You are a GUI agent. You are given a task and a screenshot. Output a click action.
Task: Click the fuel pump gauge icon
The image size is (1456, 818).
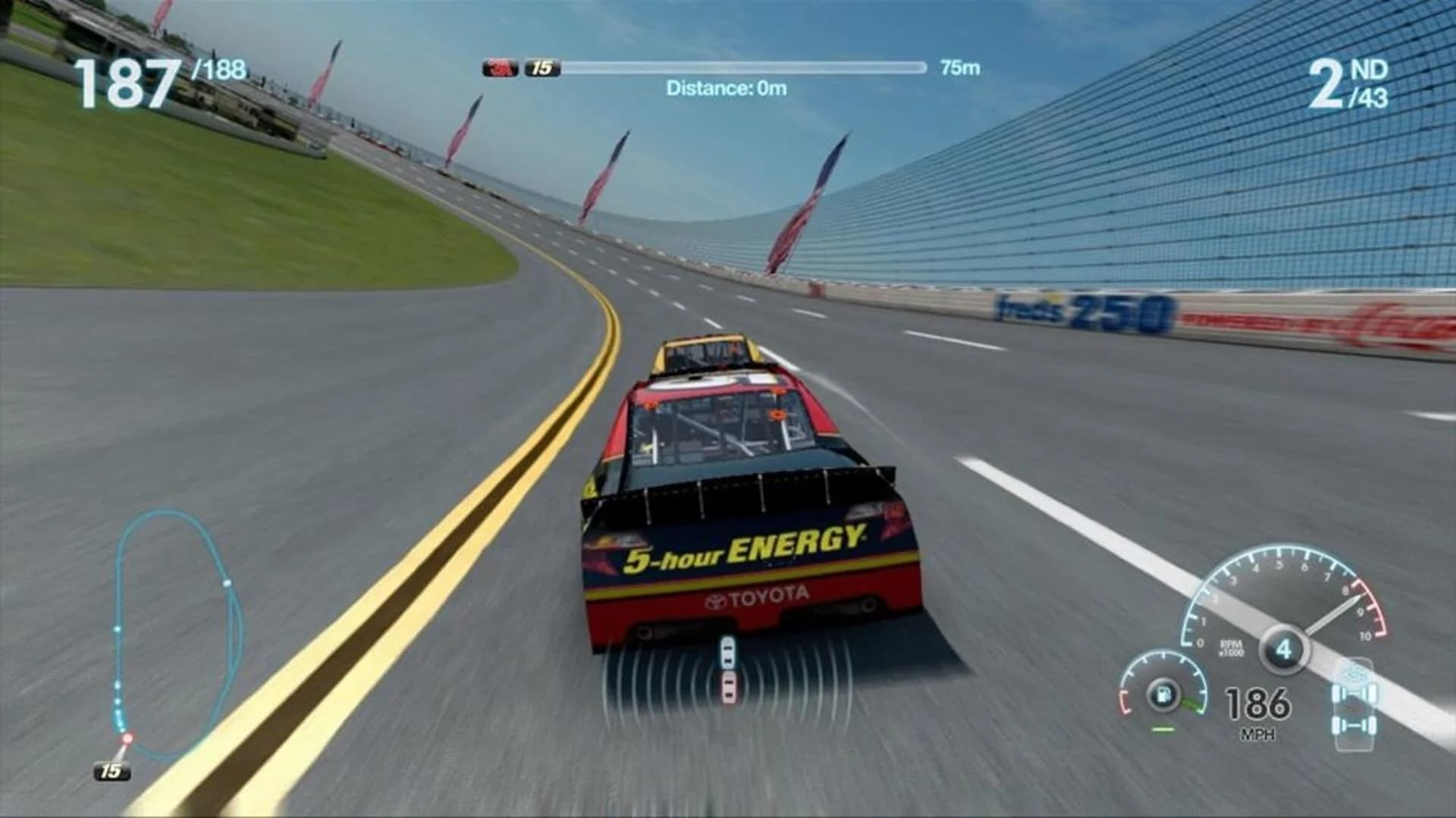(1163, 694)
